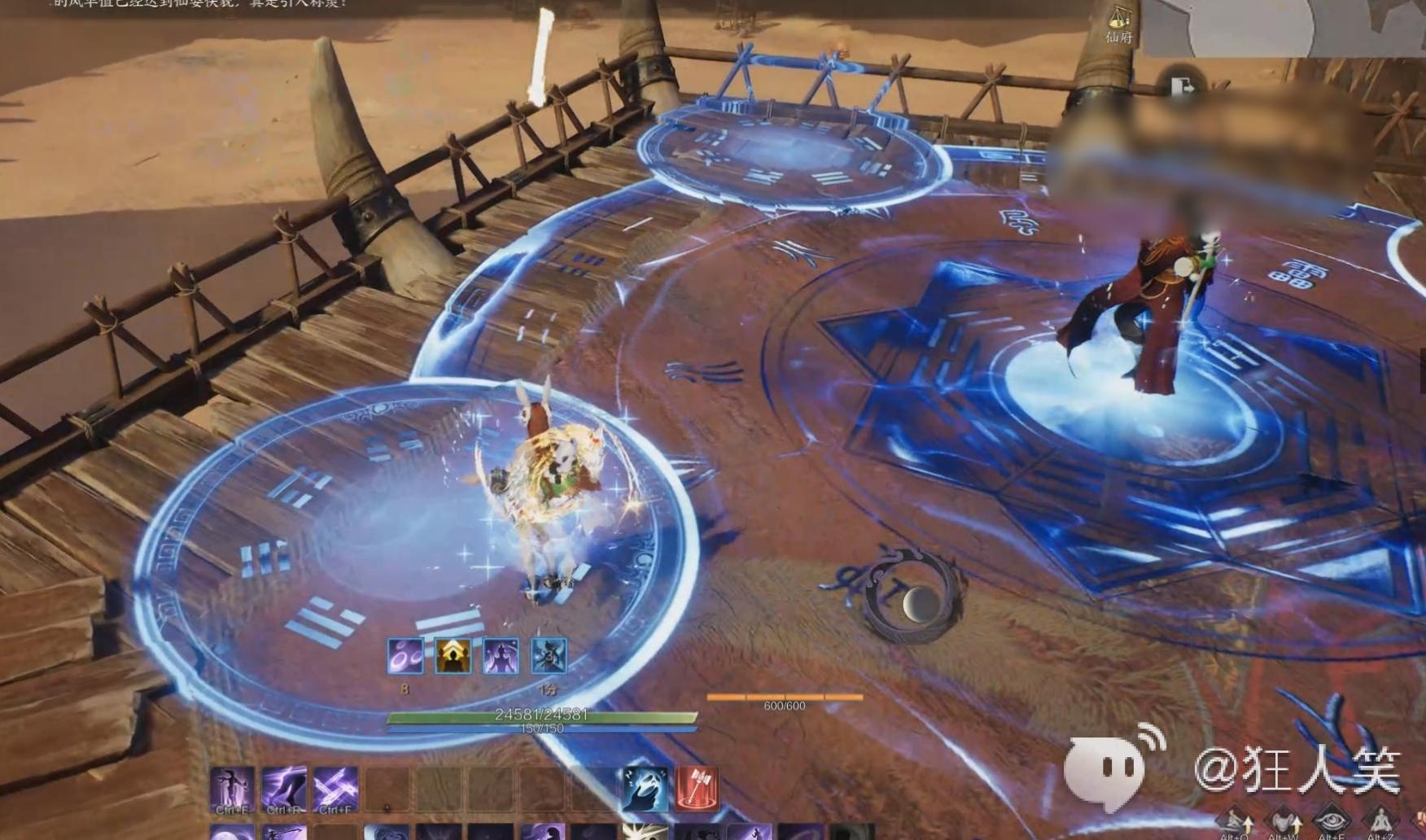The height and width of the screenshot is (840, 1426).
Task: Check the purple silhouette buff icon
Action: click(501, 655)
